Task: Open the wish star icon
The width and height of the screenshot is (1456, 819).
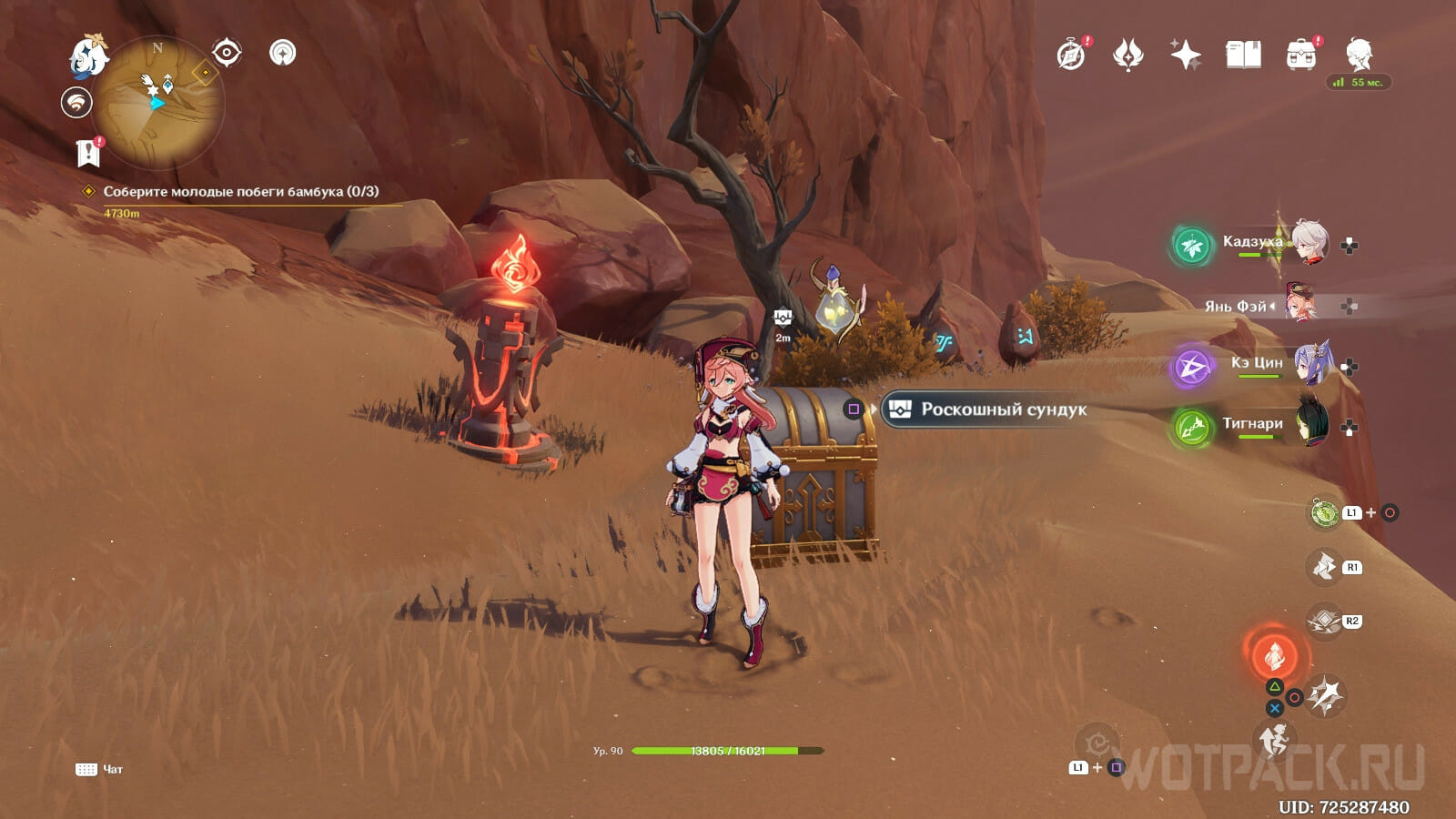Action: pos(1186,56)
